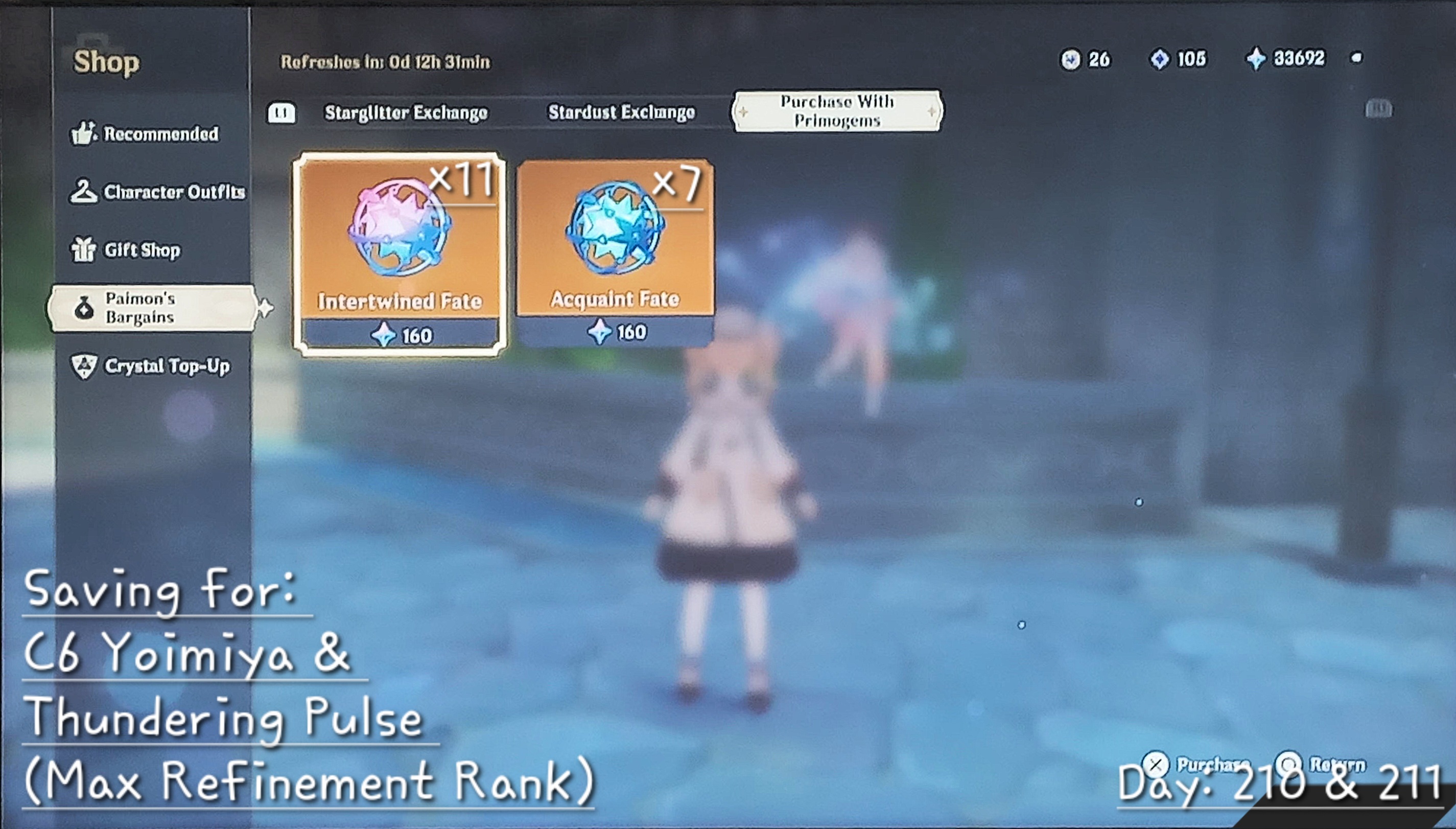Viewport: 1456px width, 829px height.
Task: Open the Purchase With Primogems tab
Action: [x=836, y=110]
